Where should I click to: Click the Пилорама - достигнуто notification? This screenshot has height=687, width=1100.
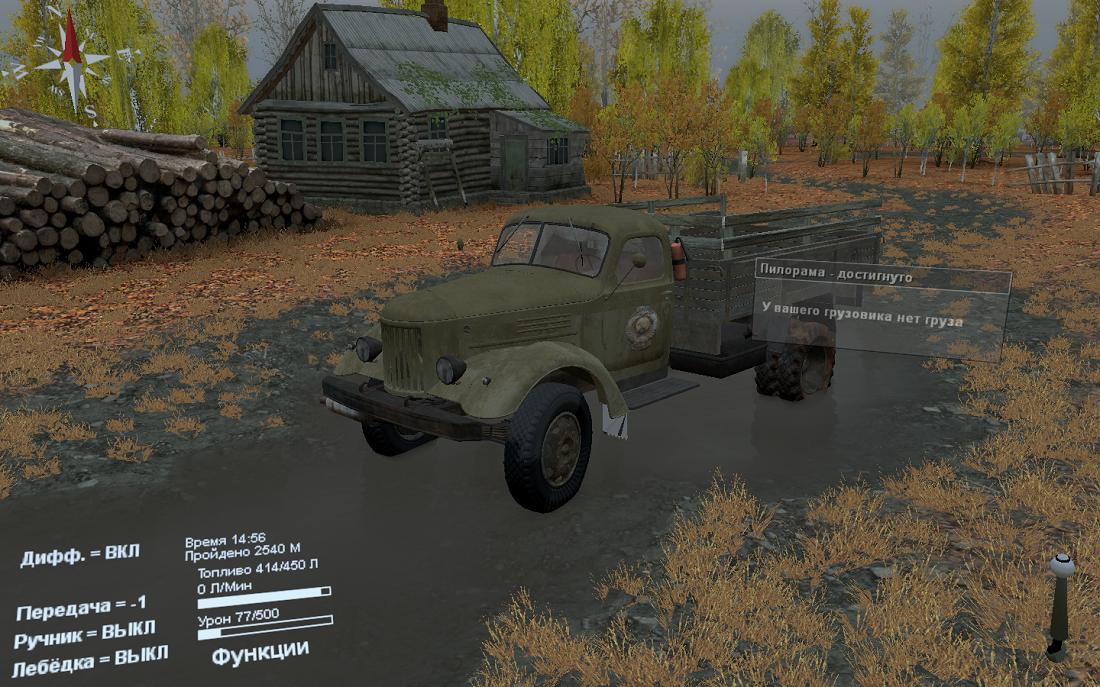tap(881, 274)
